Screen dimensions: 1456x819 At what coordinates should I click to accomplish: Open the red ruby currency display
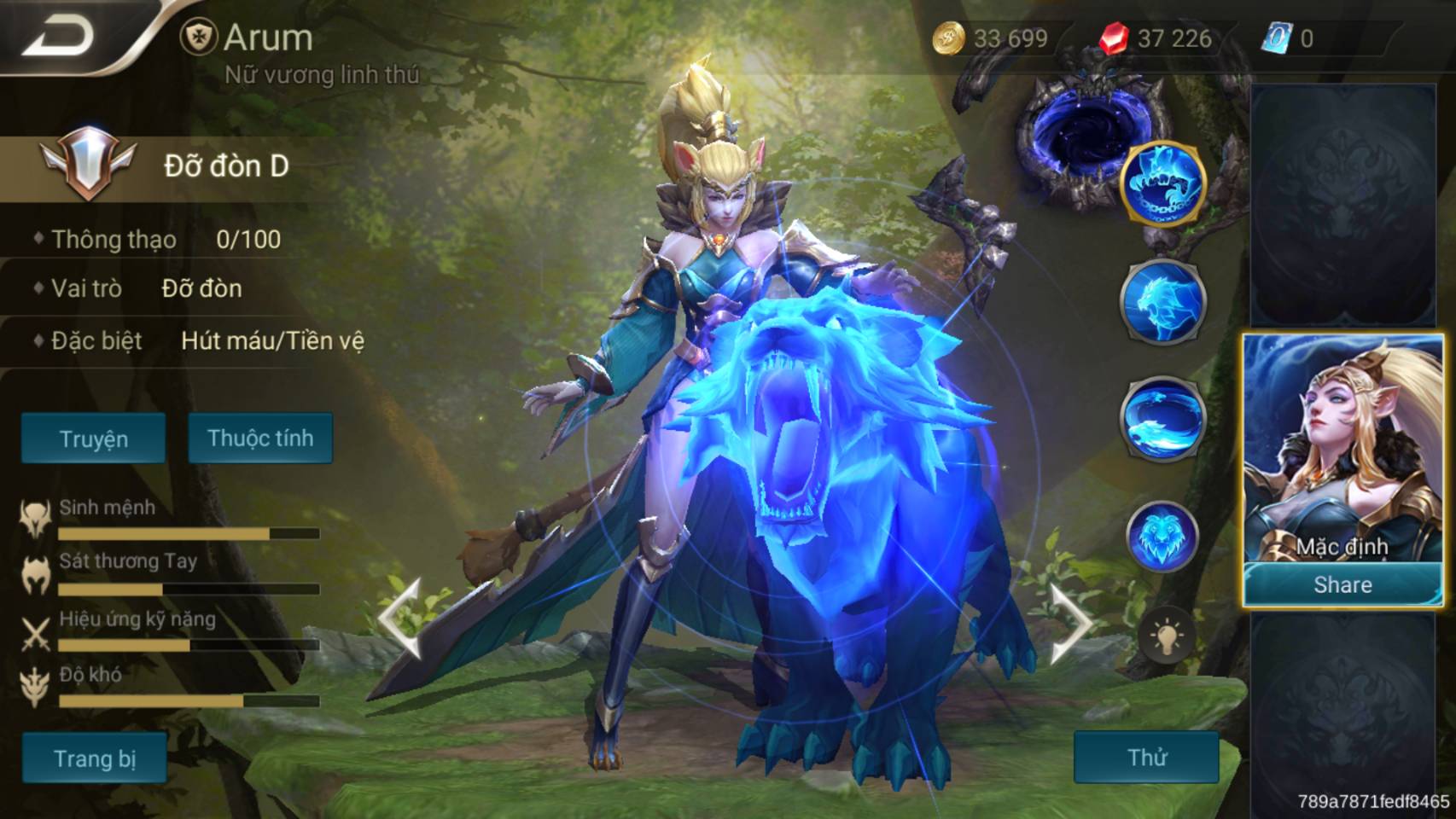point(1156,38)
